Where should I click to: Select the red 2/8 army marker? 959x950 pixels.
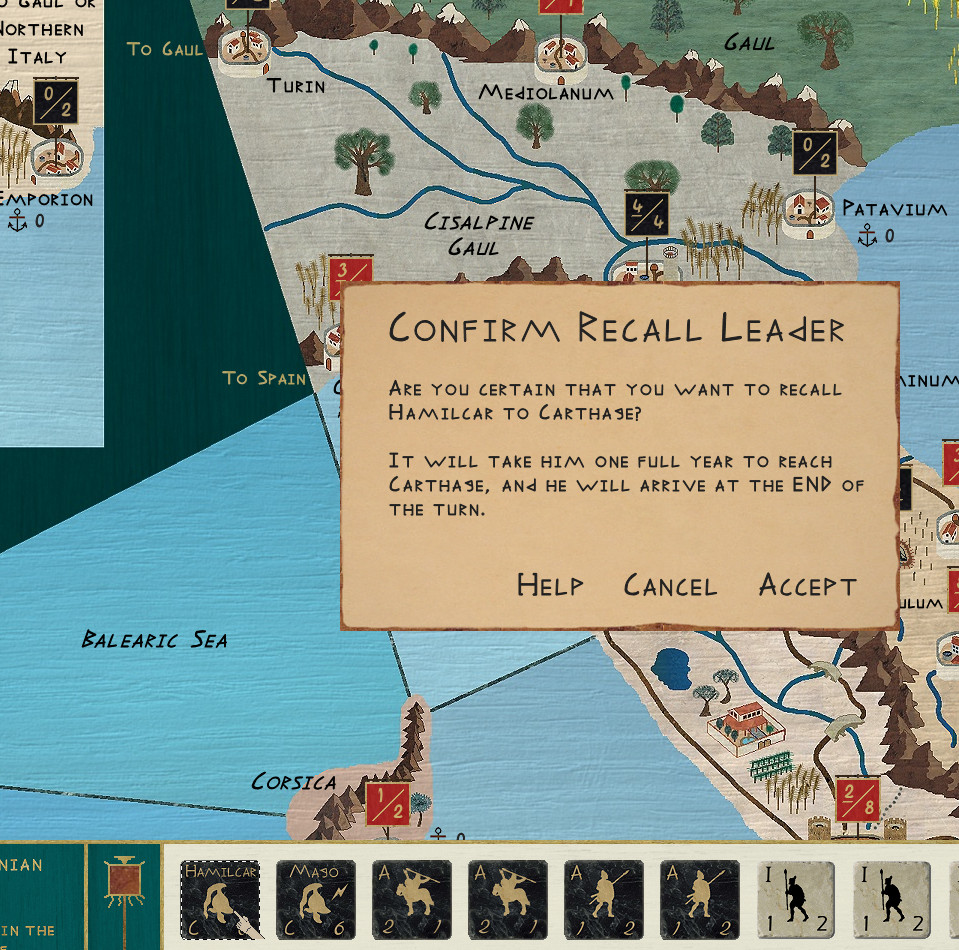tap(859, 800)
